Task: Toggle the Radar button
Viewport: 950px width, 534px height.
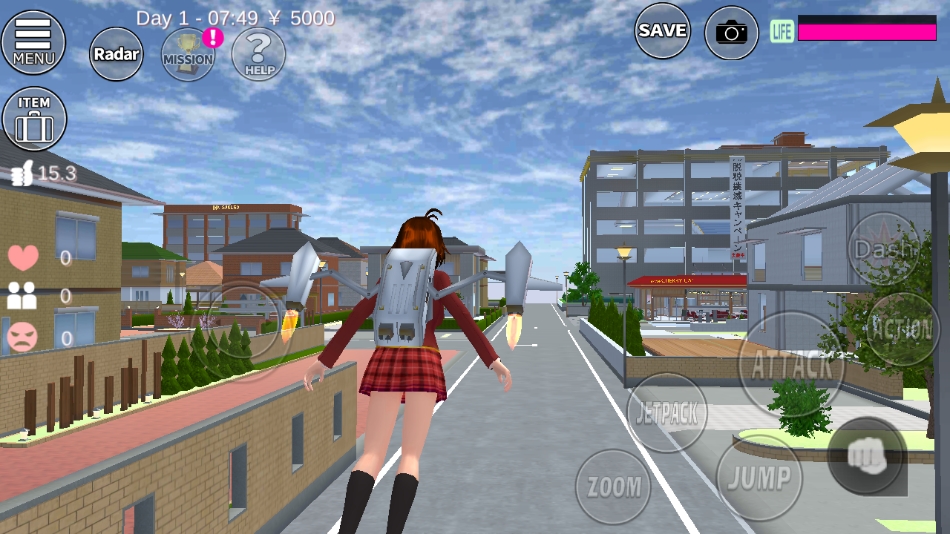Action: tap(117, 54)
